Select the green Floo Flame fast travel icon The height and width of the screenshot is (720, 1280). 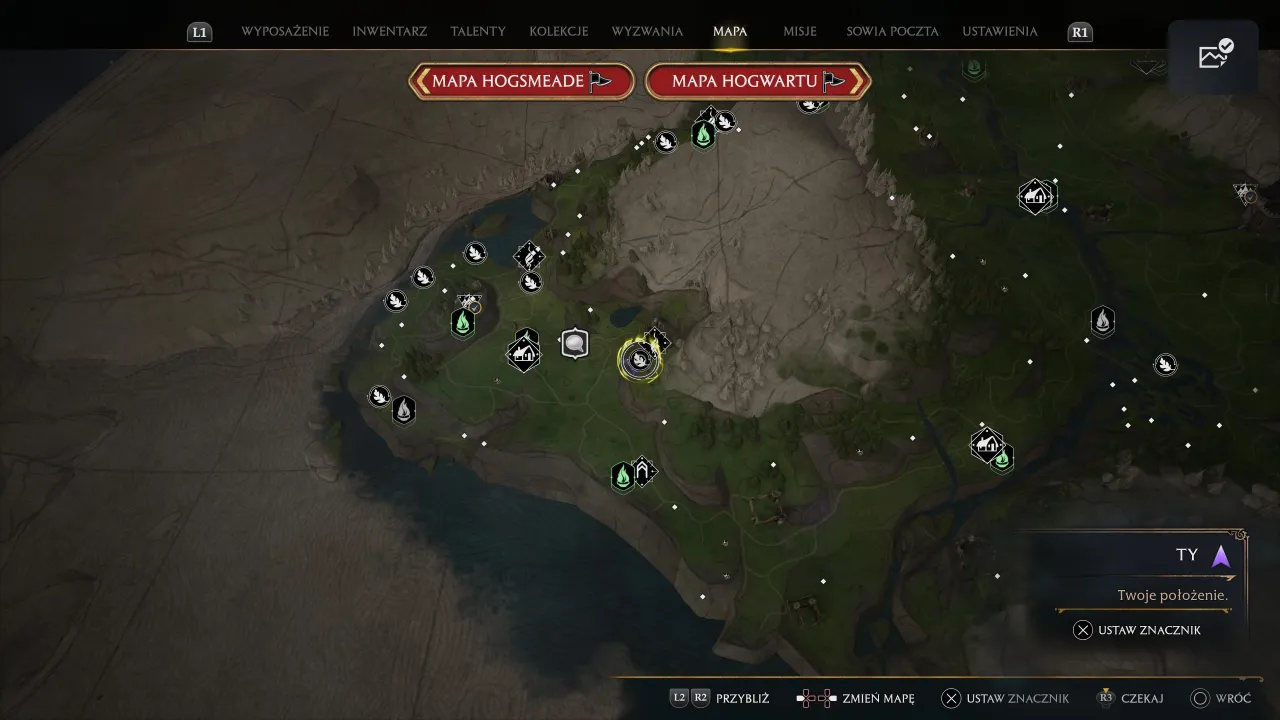pos(462,324)
